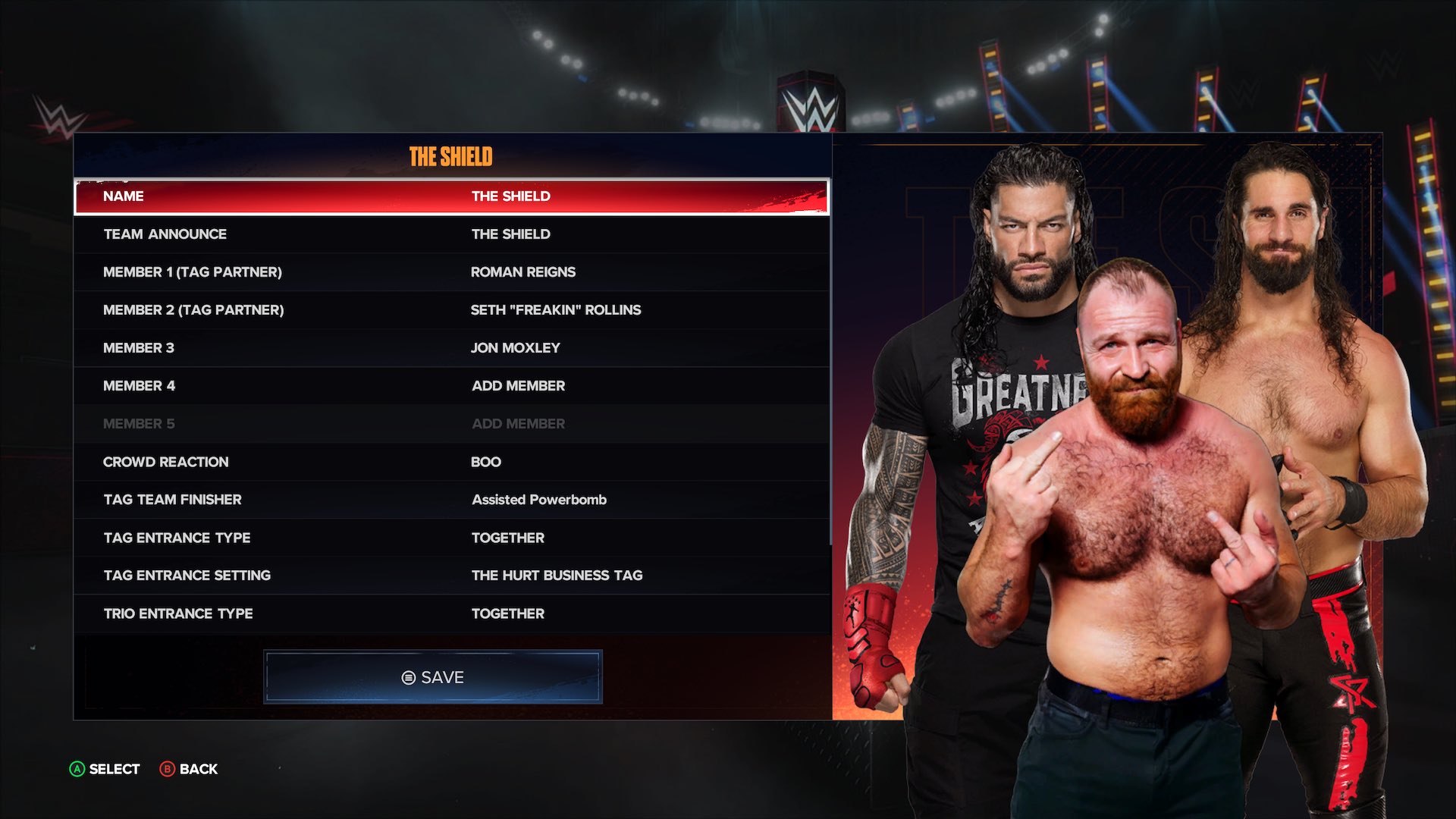Click THE SHIELD title header

point(450,157)
